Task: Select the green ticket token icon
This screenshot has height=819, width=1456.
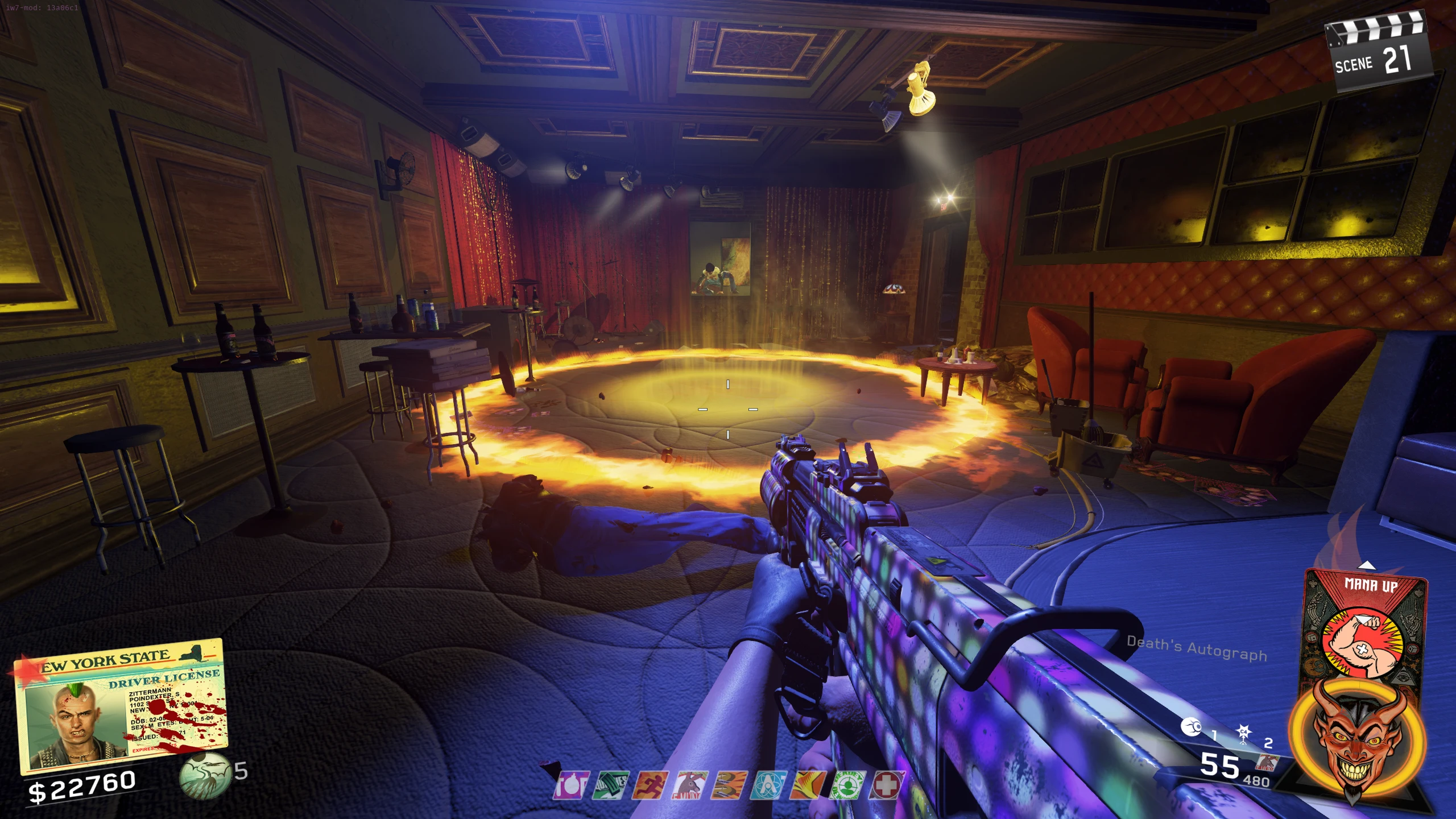Action: (205, 776)
